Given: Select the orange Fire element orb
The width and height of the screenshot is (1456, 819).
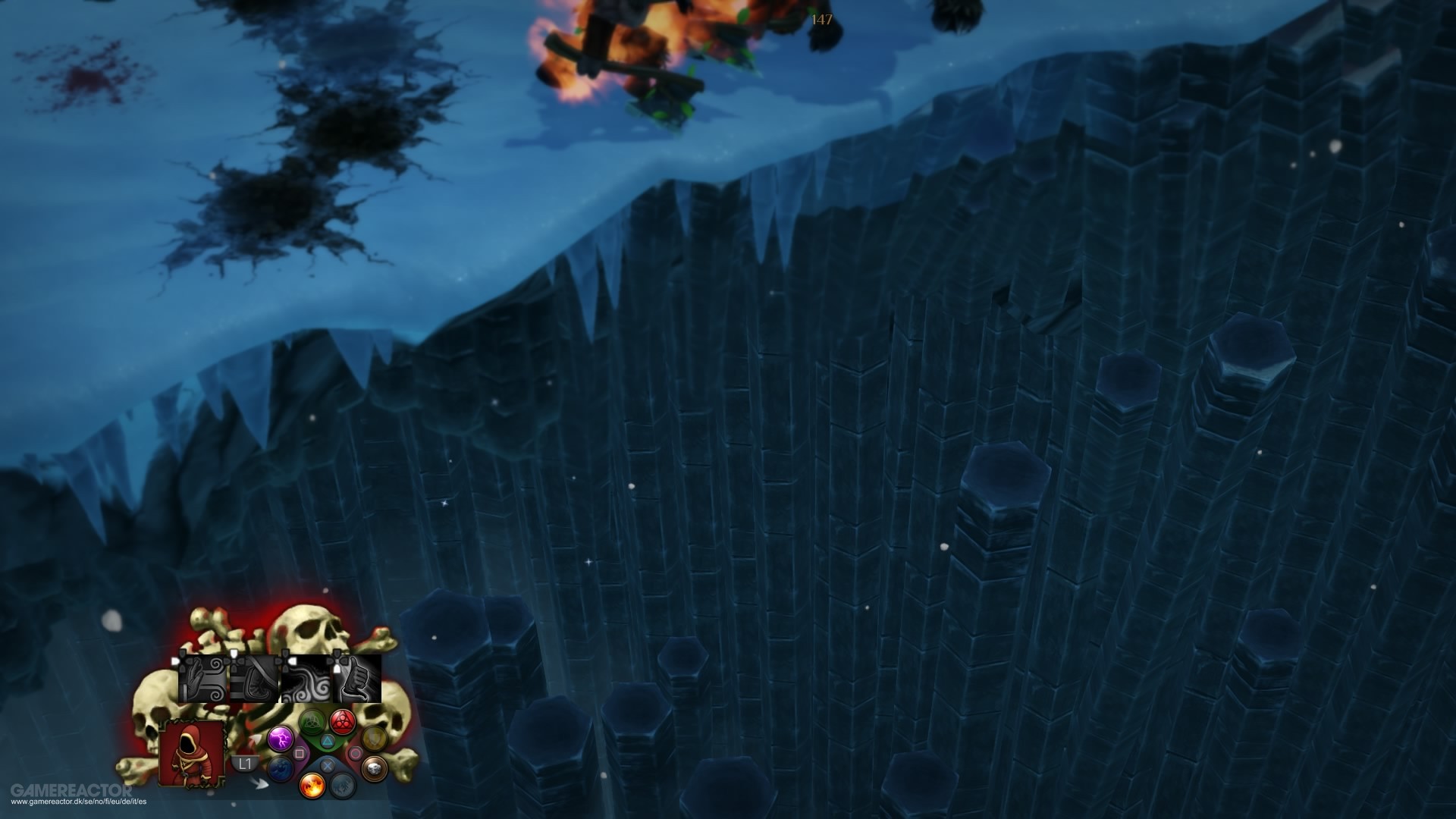Looking at the screenshot, I should coord(312,787).
